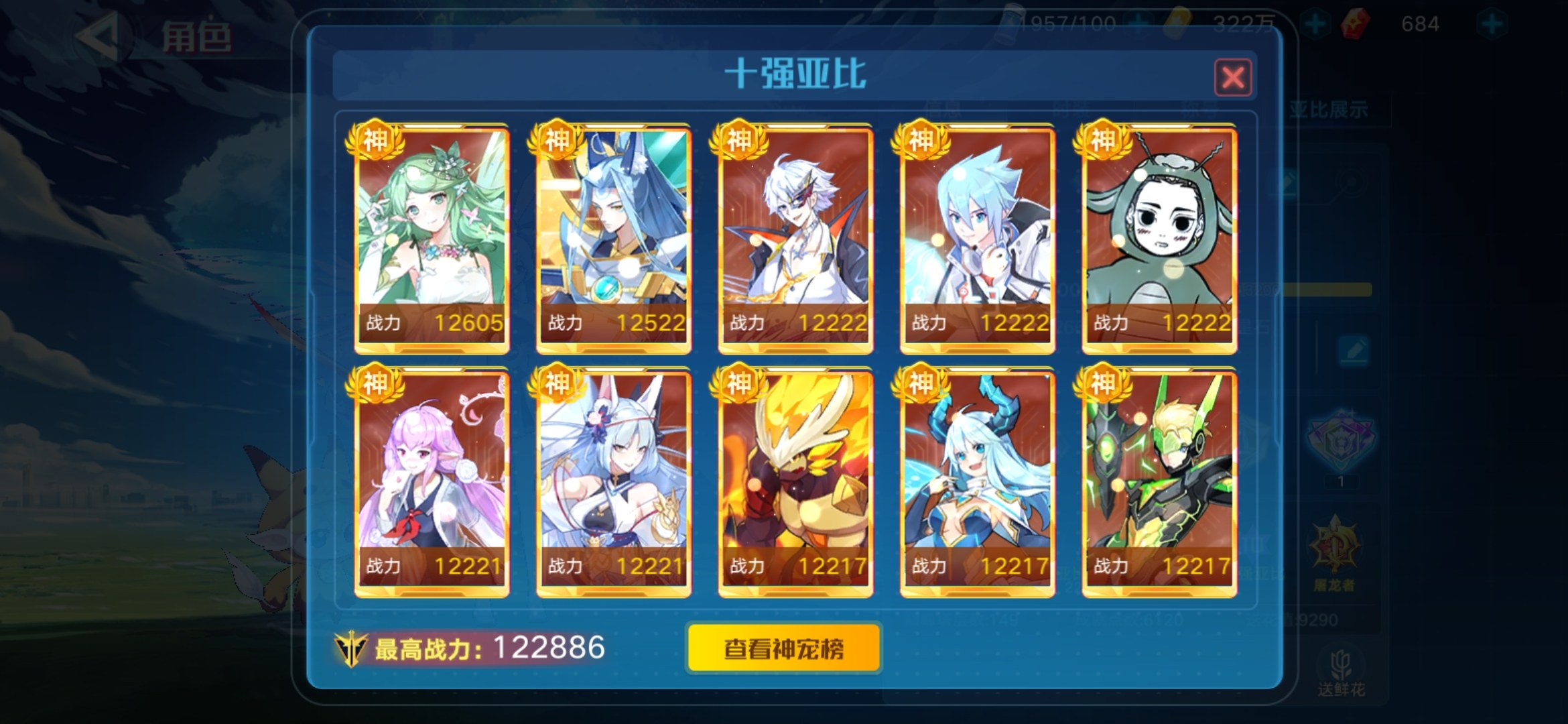Select the green-haired fairy card with 12605 power

click(432, 238)
